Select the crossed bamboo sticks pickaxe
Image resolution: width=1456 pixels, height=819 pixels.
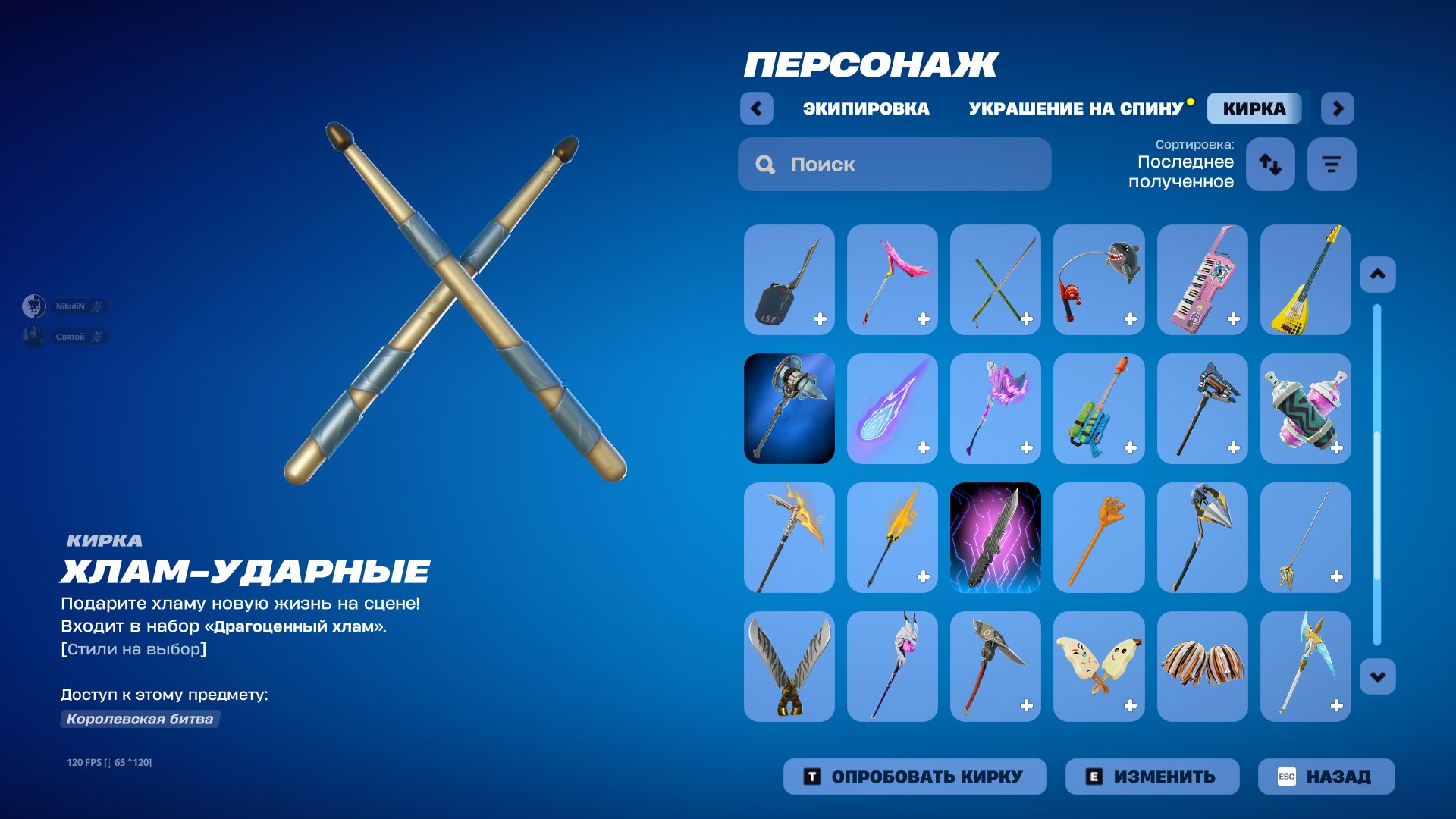pyautogui.click(x=996, y=279)
